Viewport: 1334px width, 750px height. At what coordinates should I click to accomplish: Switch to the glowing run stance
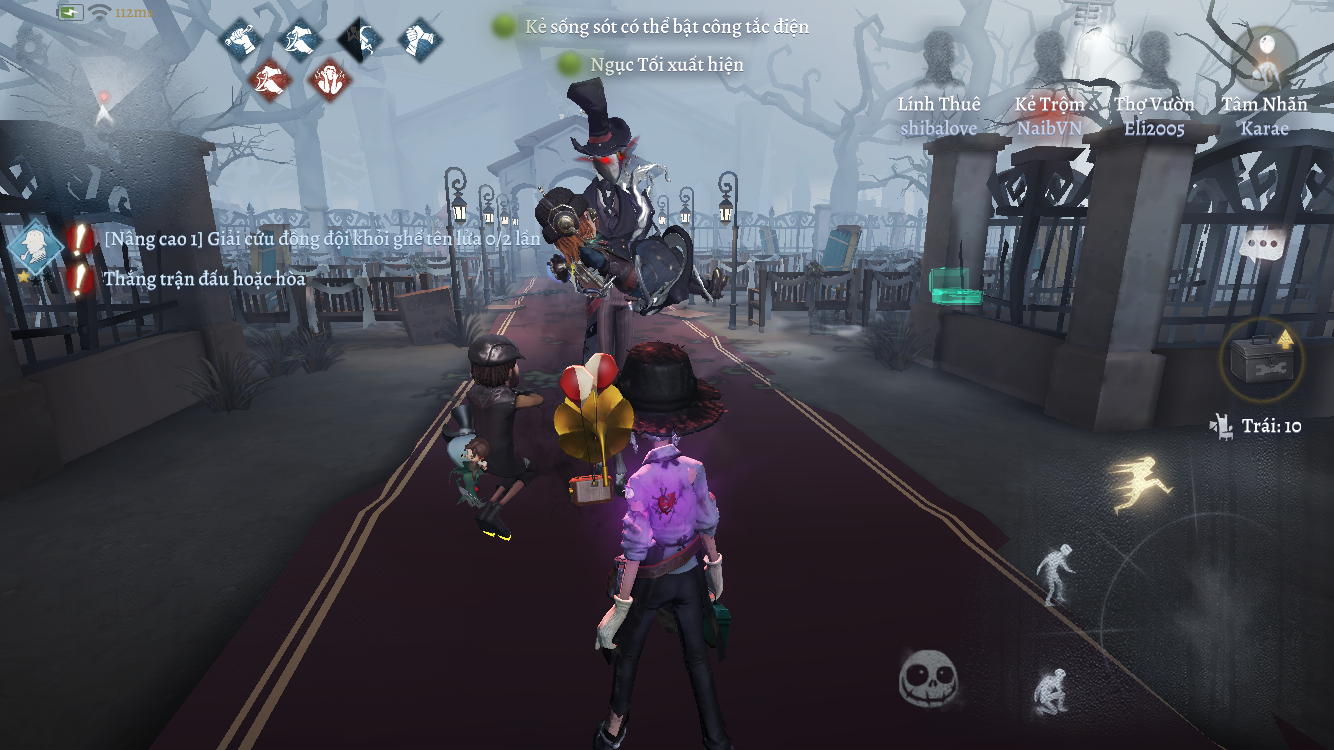1140,482
